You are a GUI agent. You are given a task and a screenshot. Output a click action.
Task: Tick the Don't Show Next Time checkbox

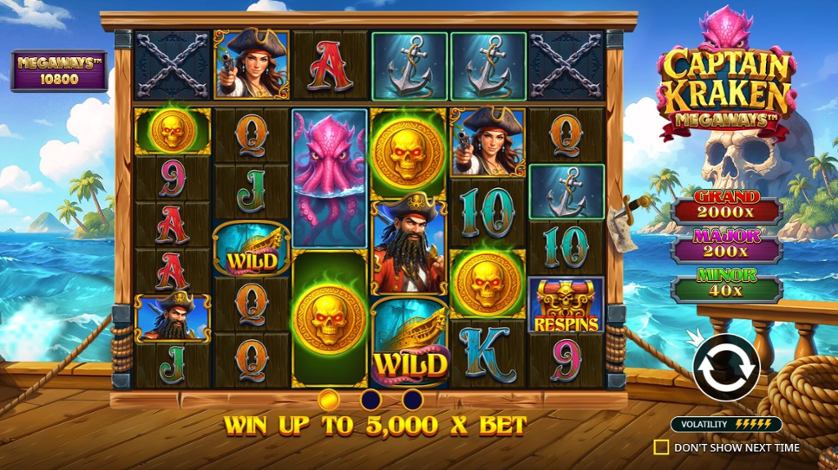point(660,448)
